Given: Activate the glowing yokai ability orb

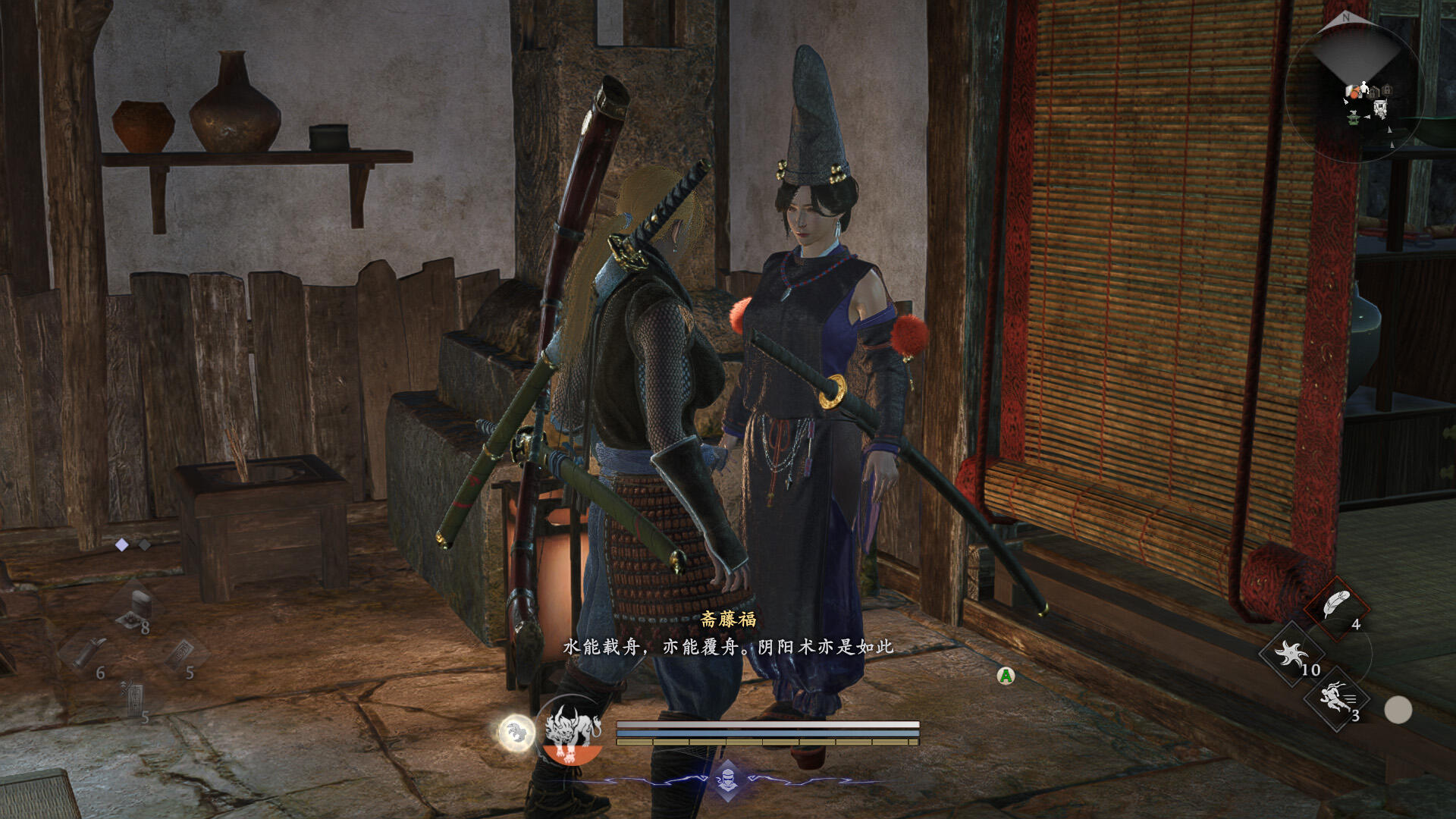Looking at the screenshot, I should (x=516, y=733).
